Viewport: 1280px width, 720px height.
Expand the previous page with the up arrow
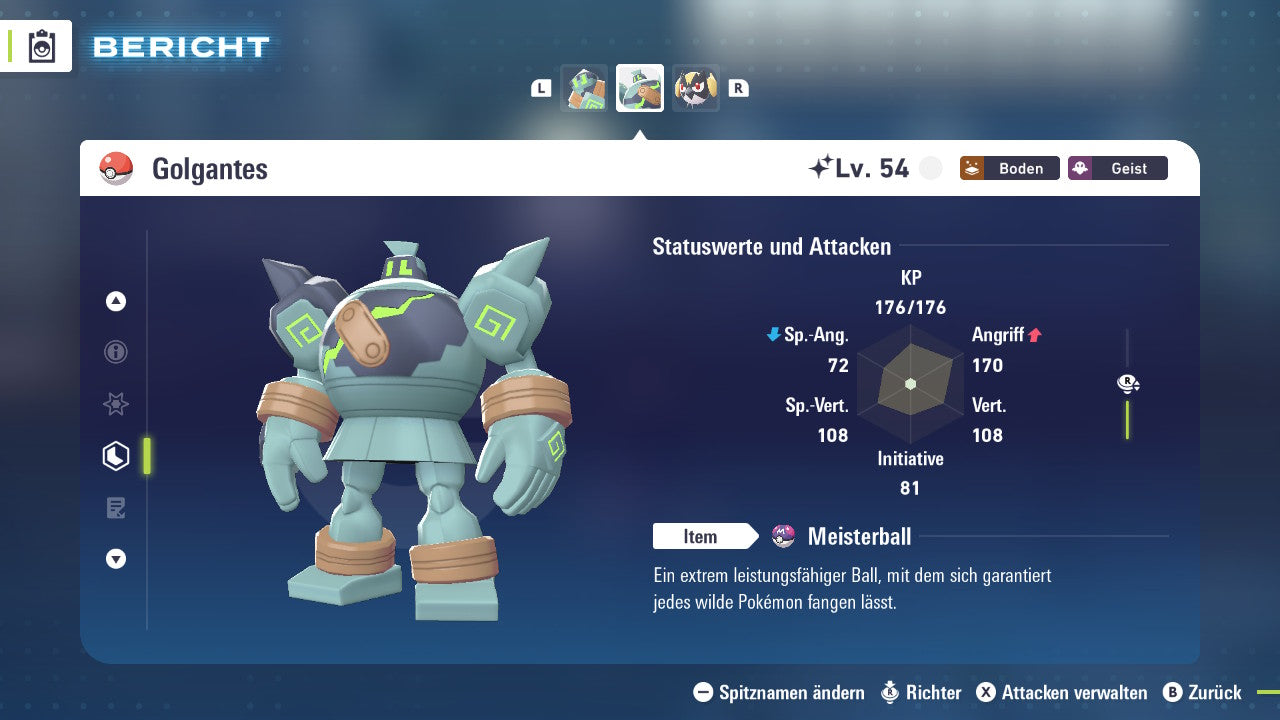click(115, 300)
